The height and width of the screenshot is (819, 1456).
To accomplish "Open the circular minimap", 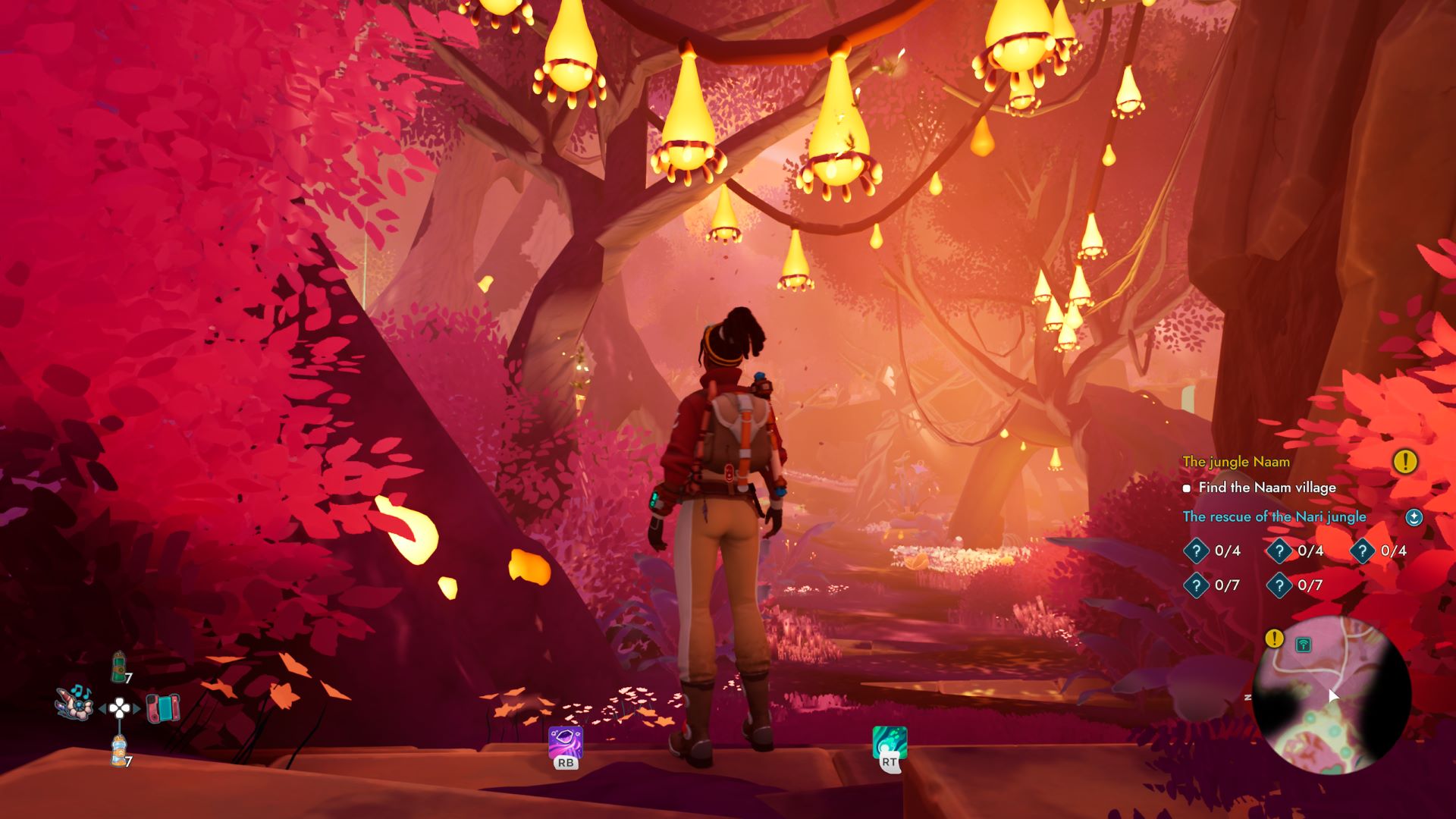I will click(x=1331, y=695).
